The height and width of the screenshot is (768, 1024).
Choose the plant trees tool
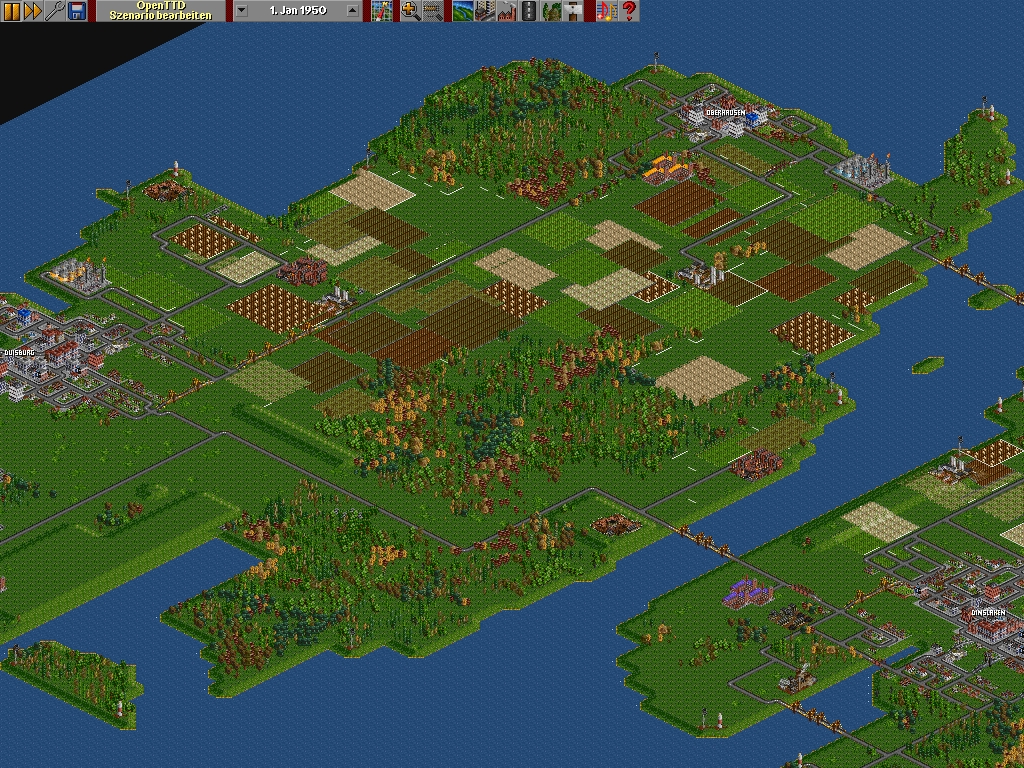tap(550, 11)
